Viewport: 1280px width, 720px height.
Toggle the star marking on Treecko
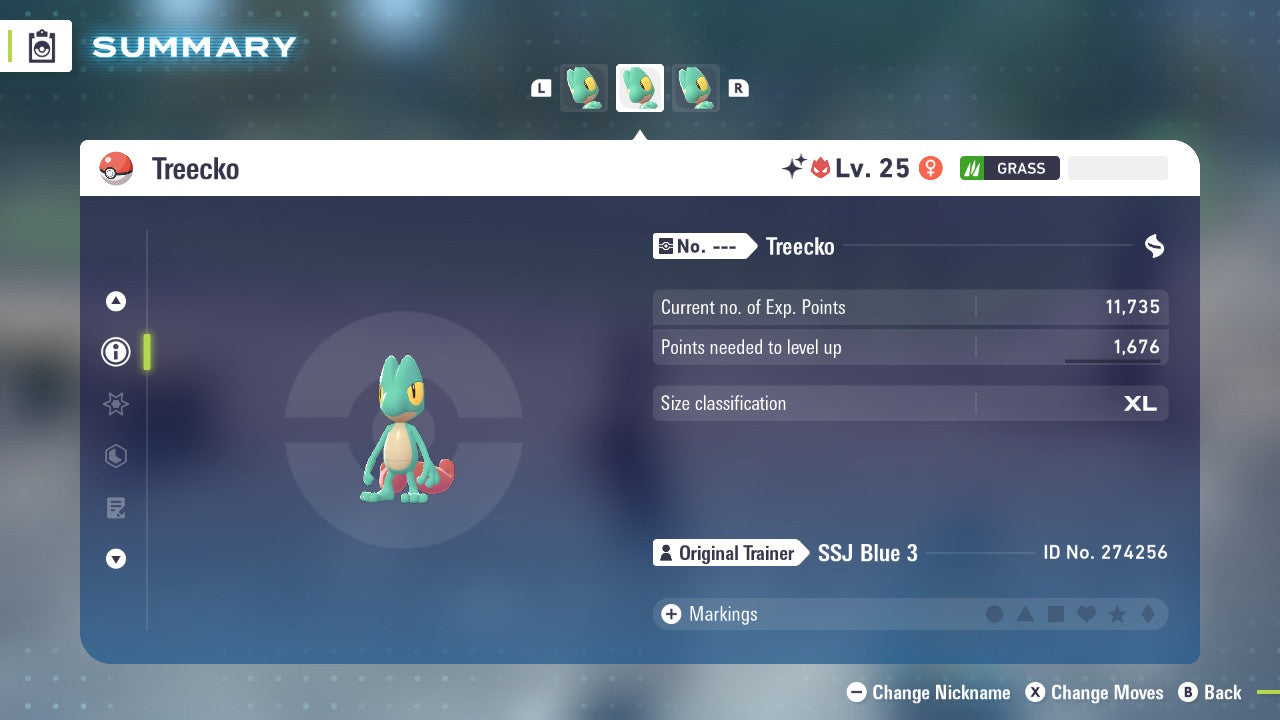(x=1117, y=614)
